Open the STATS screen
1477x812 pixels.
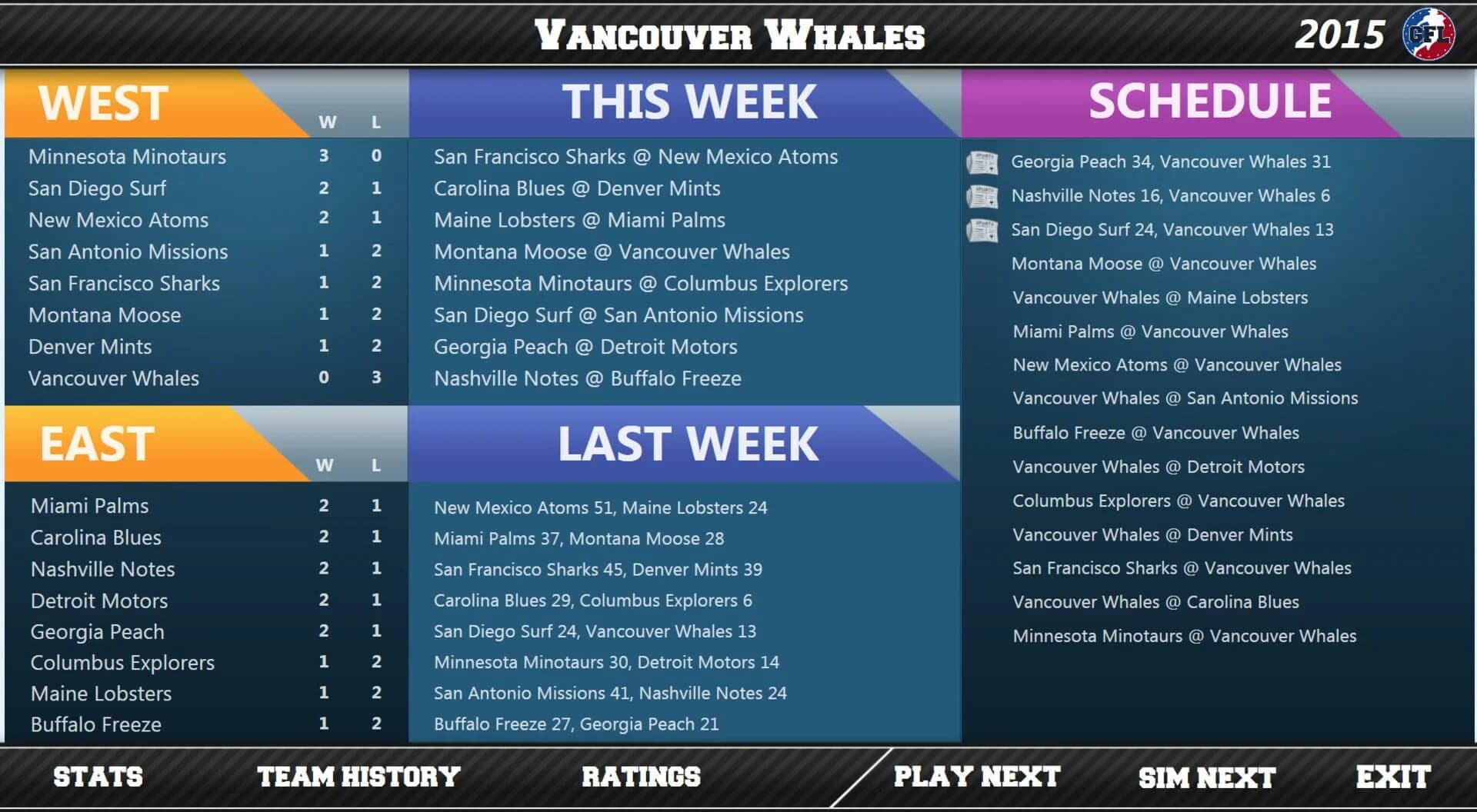coord(96,777)
